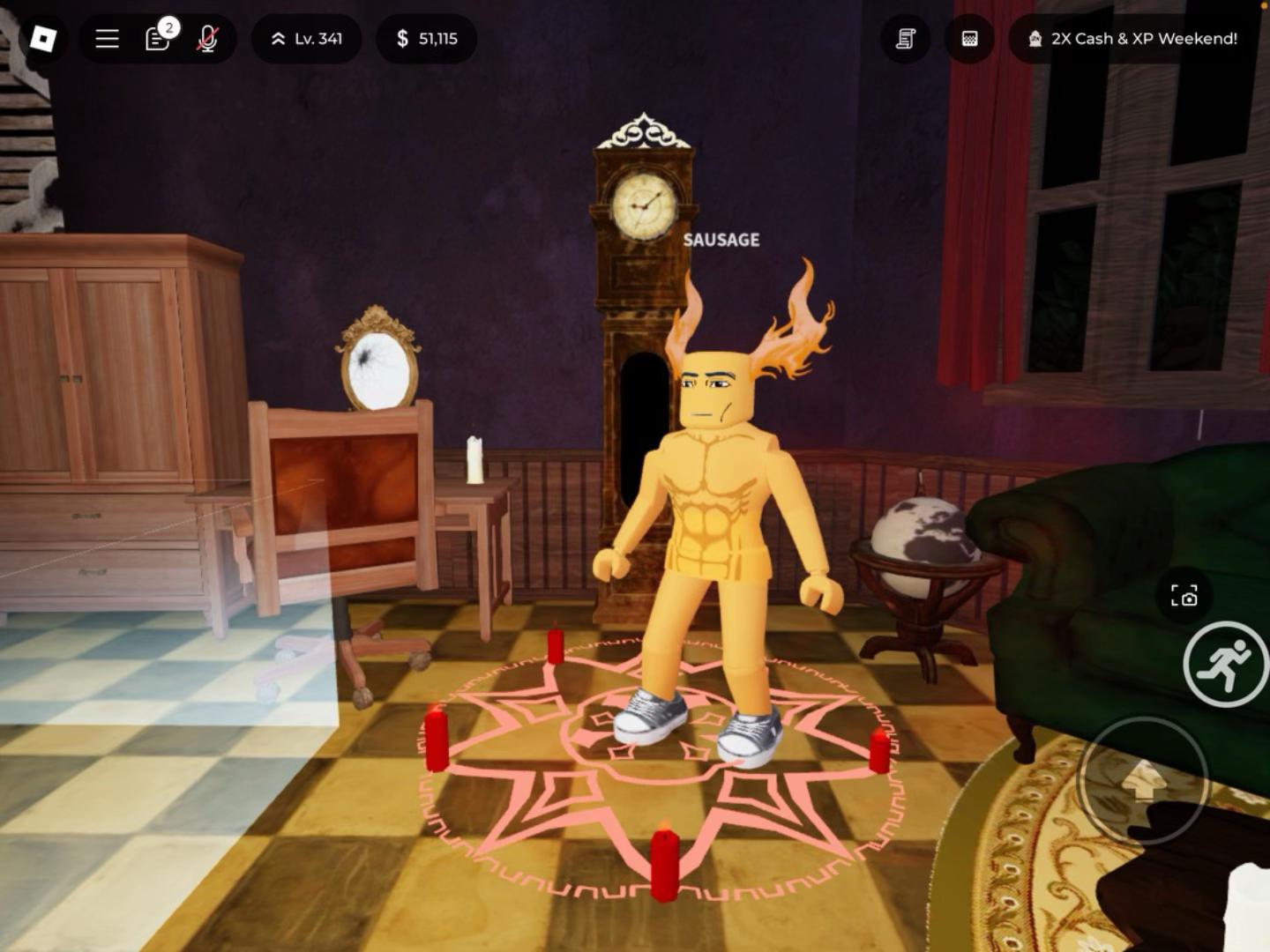
Task: Open the $51,115 cash panel
Action: (x=427, y=39)
